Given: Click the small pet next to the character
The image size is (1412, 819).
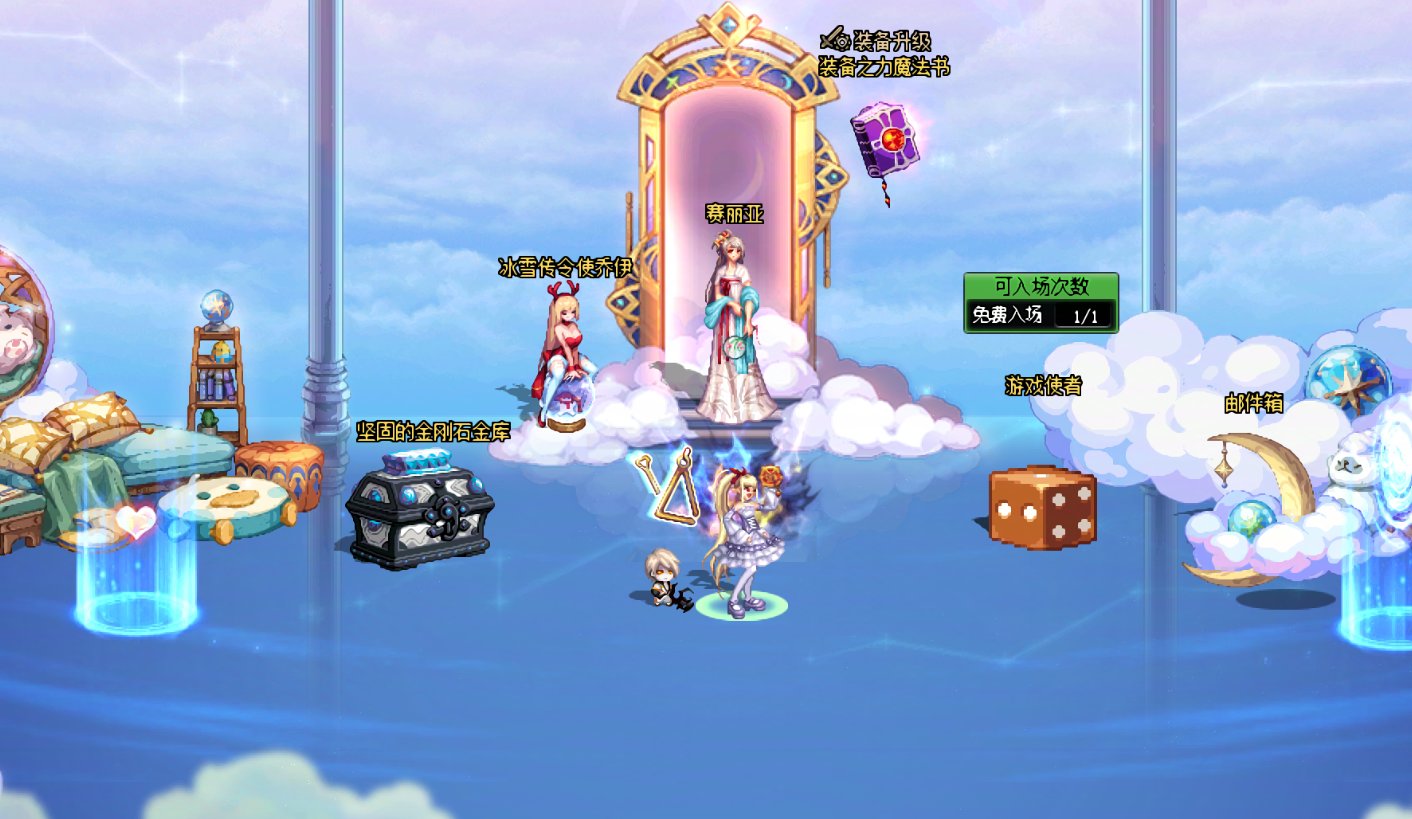Looking at the screenshot, I should pyautogui.click(x=664, y=580).
